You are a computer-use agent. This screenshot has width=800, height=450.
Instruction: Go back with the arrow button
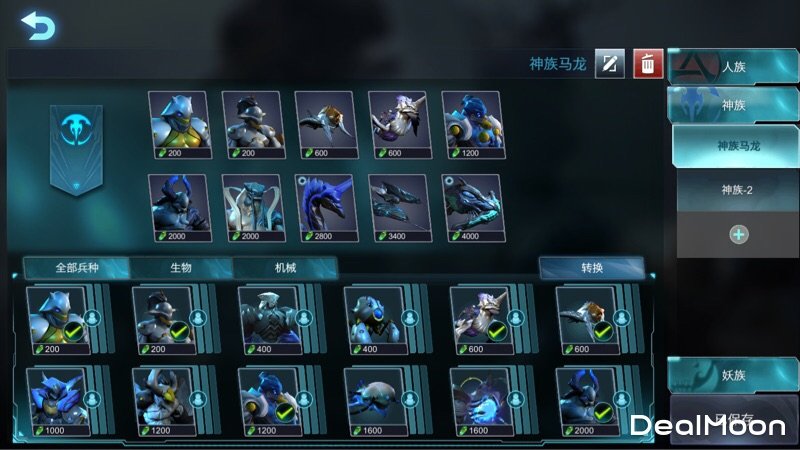pyautogui.click(x=37, y=25)
